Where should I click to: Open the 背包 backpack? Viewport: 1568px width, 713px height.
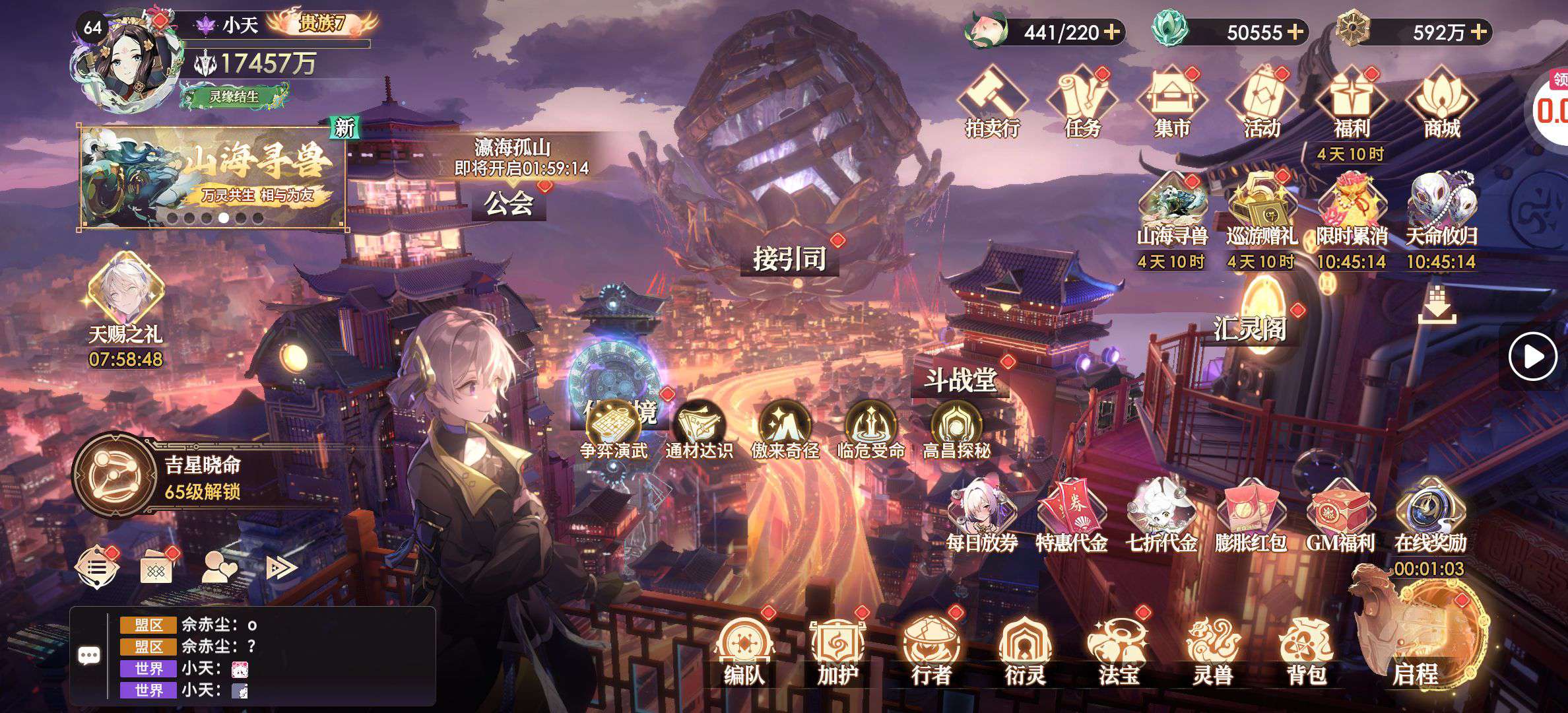[1307, 650]
